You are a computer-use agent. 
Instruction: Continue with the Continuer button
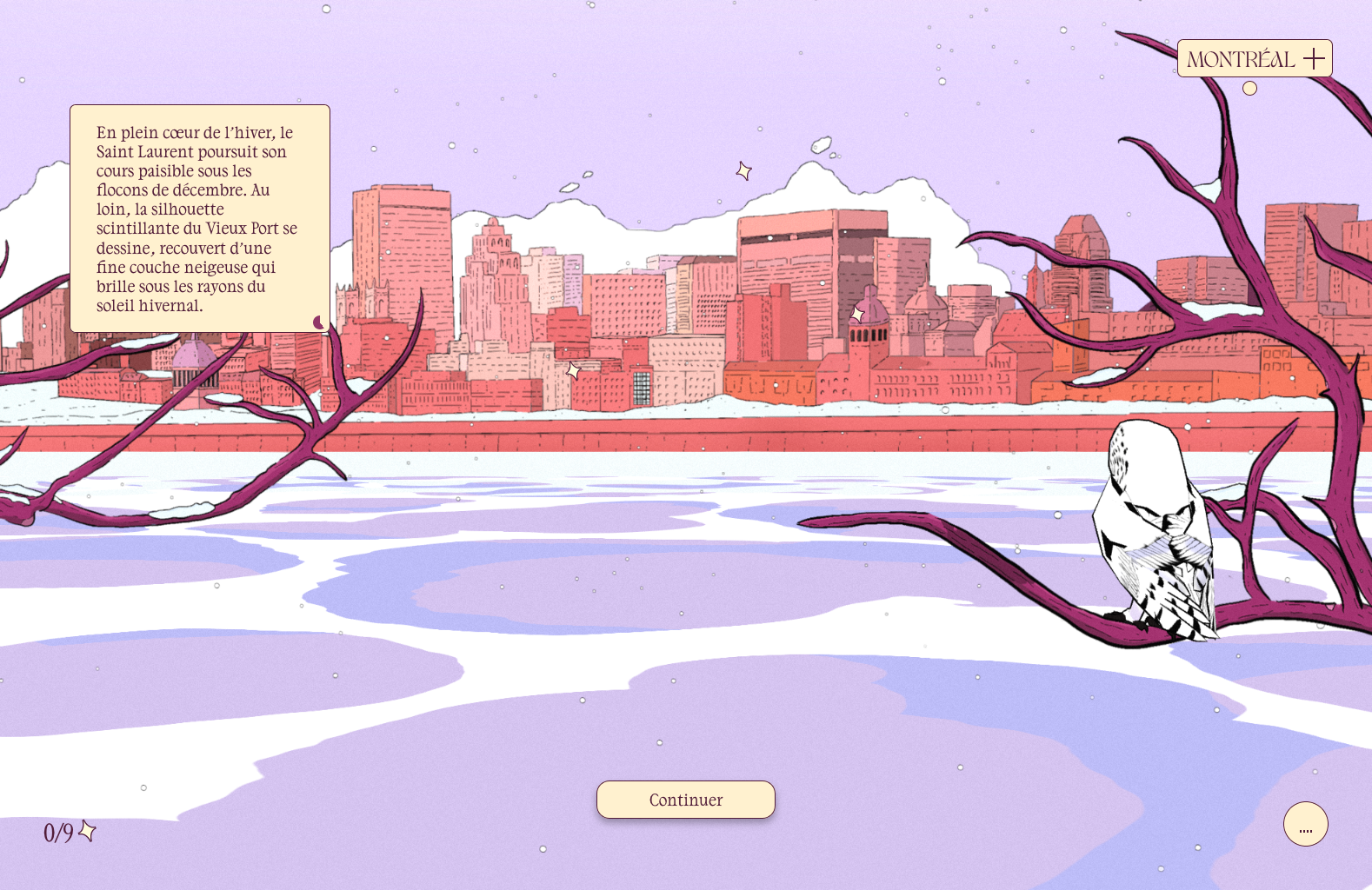pyautogui.click(x=685, y=800)
